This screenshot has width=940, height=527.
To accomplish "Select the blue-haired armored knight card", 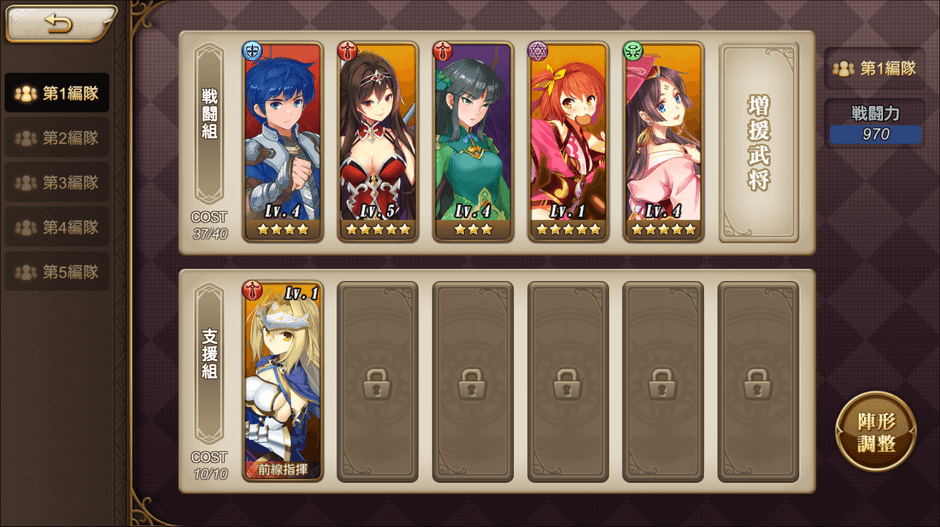I will tap(283, 142).
